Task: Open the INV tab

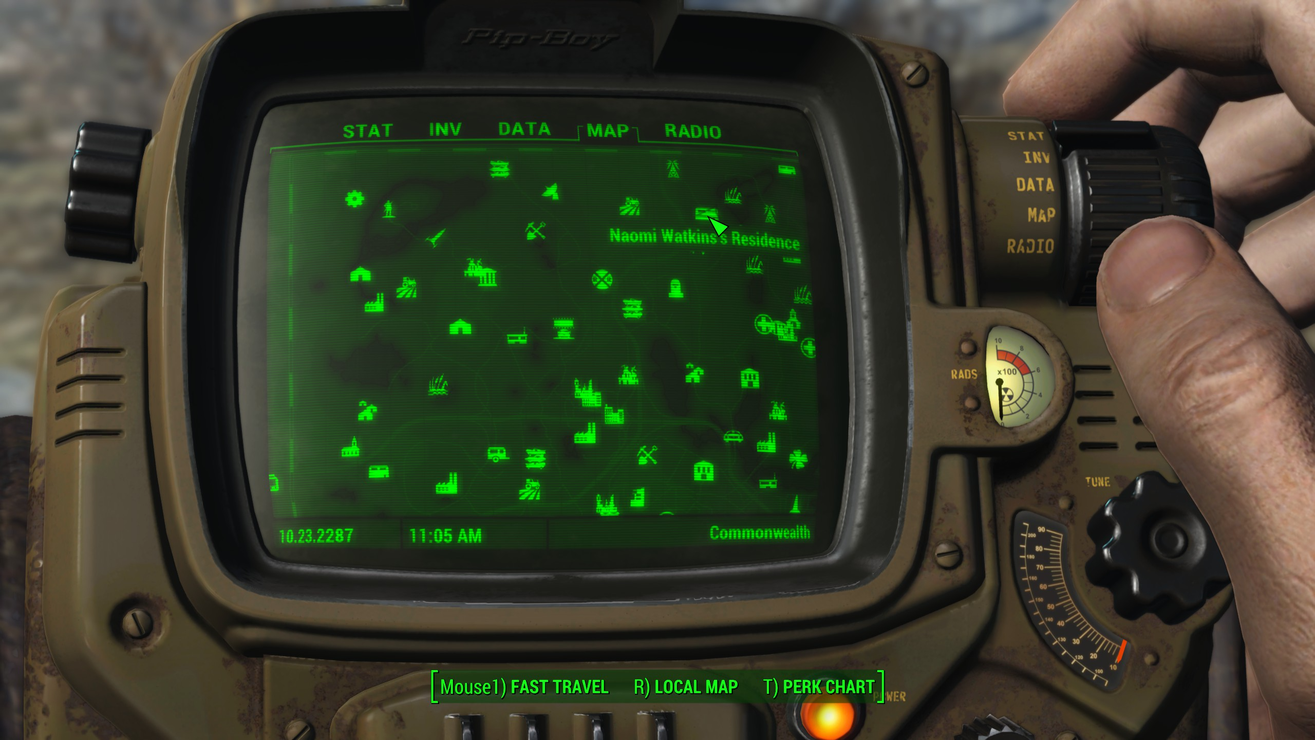Action: [x=445, y=130]
